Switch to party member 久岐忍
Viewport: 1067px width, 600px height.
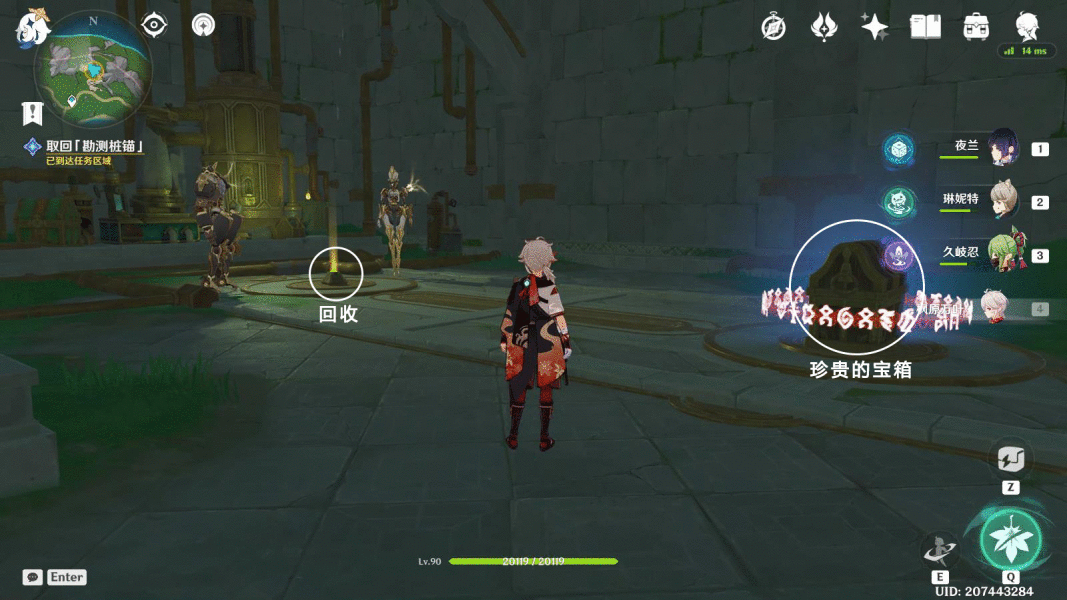tap(1002, 255)
